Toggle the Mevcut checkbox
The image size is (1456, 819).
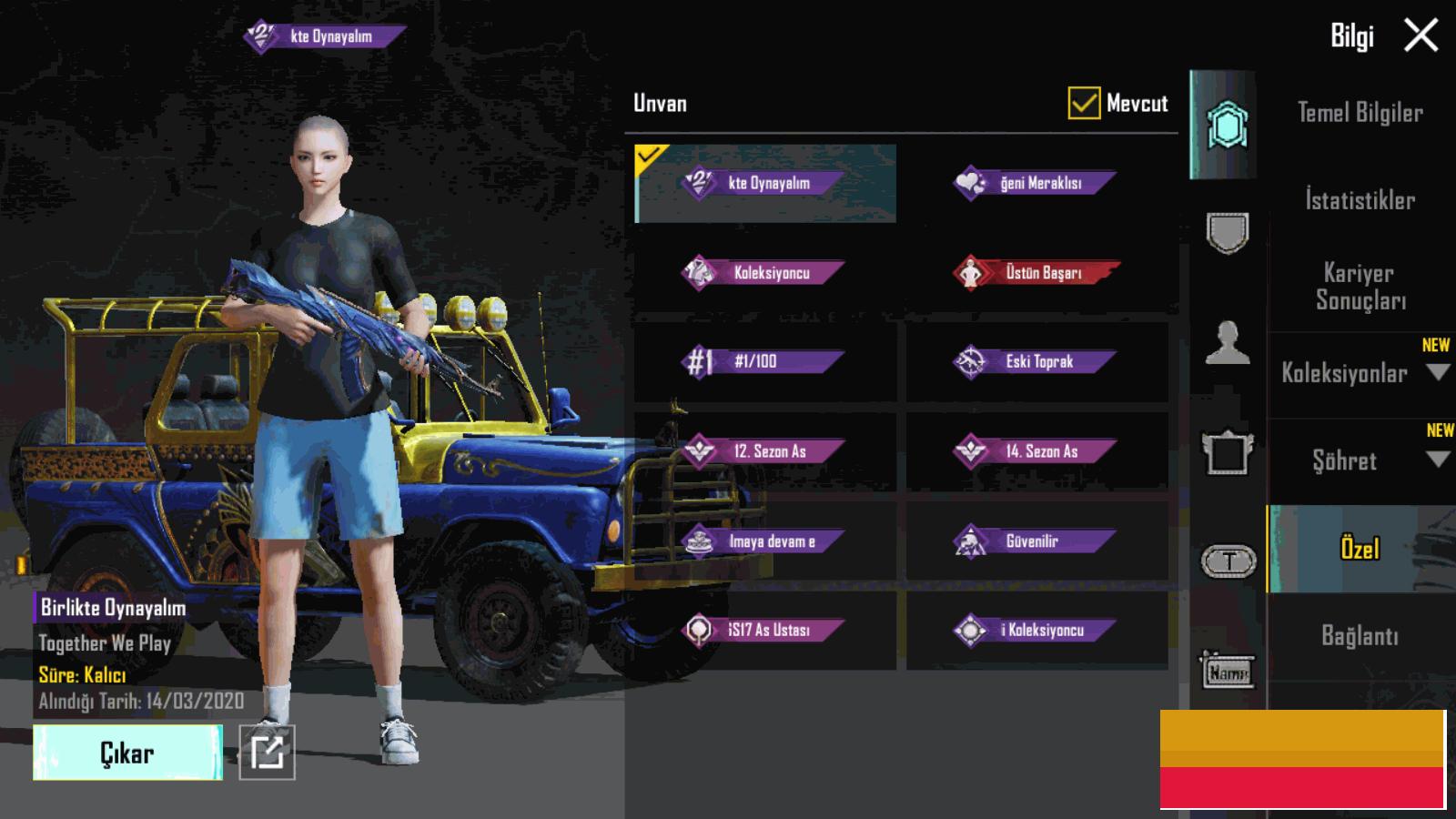tap(1084, 104)
